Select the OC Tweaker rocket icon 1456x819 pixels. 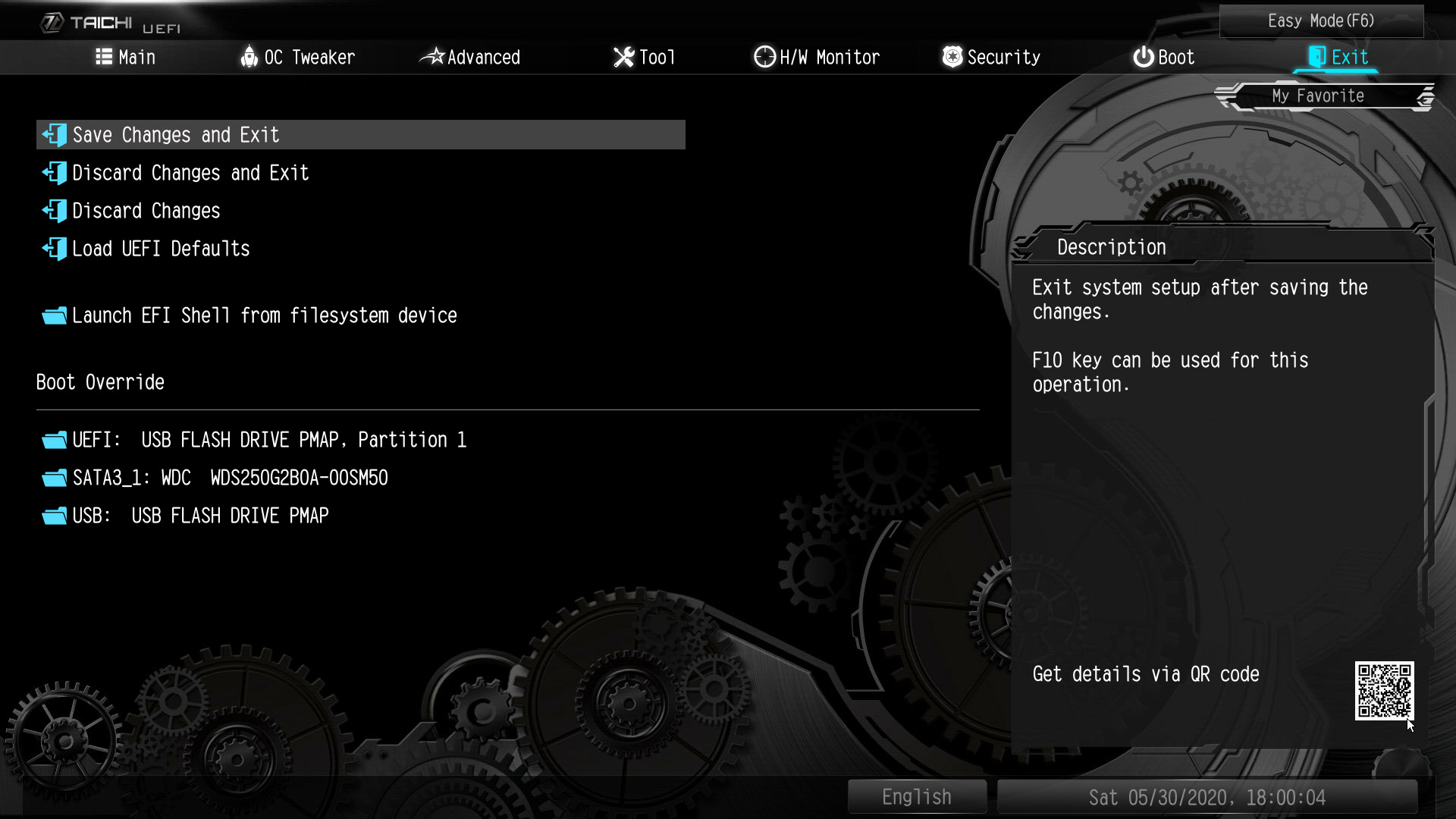point(249,56)
